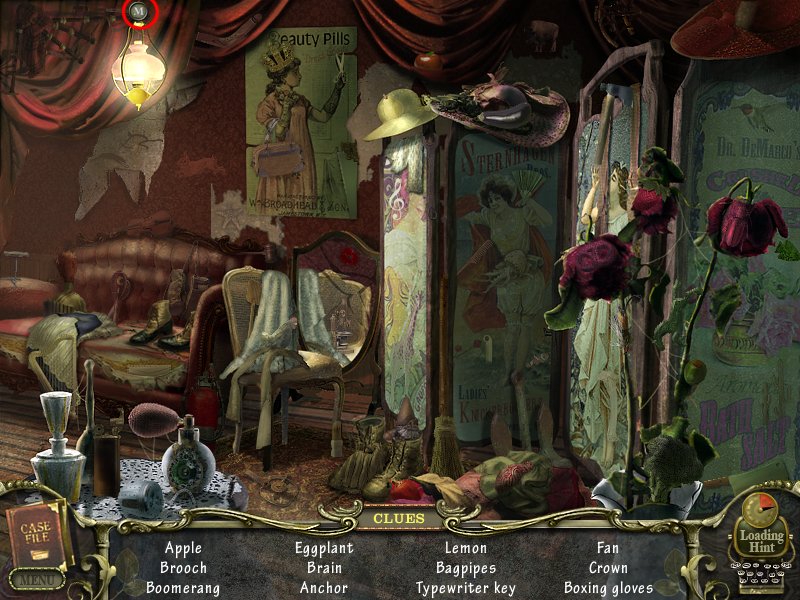Image resolution: width=800 pixels, height=600 pixels.
Task: Select Apple in the clue list
Action: [183, 548]
